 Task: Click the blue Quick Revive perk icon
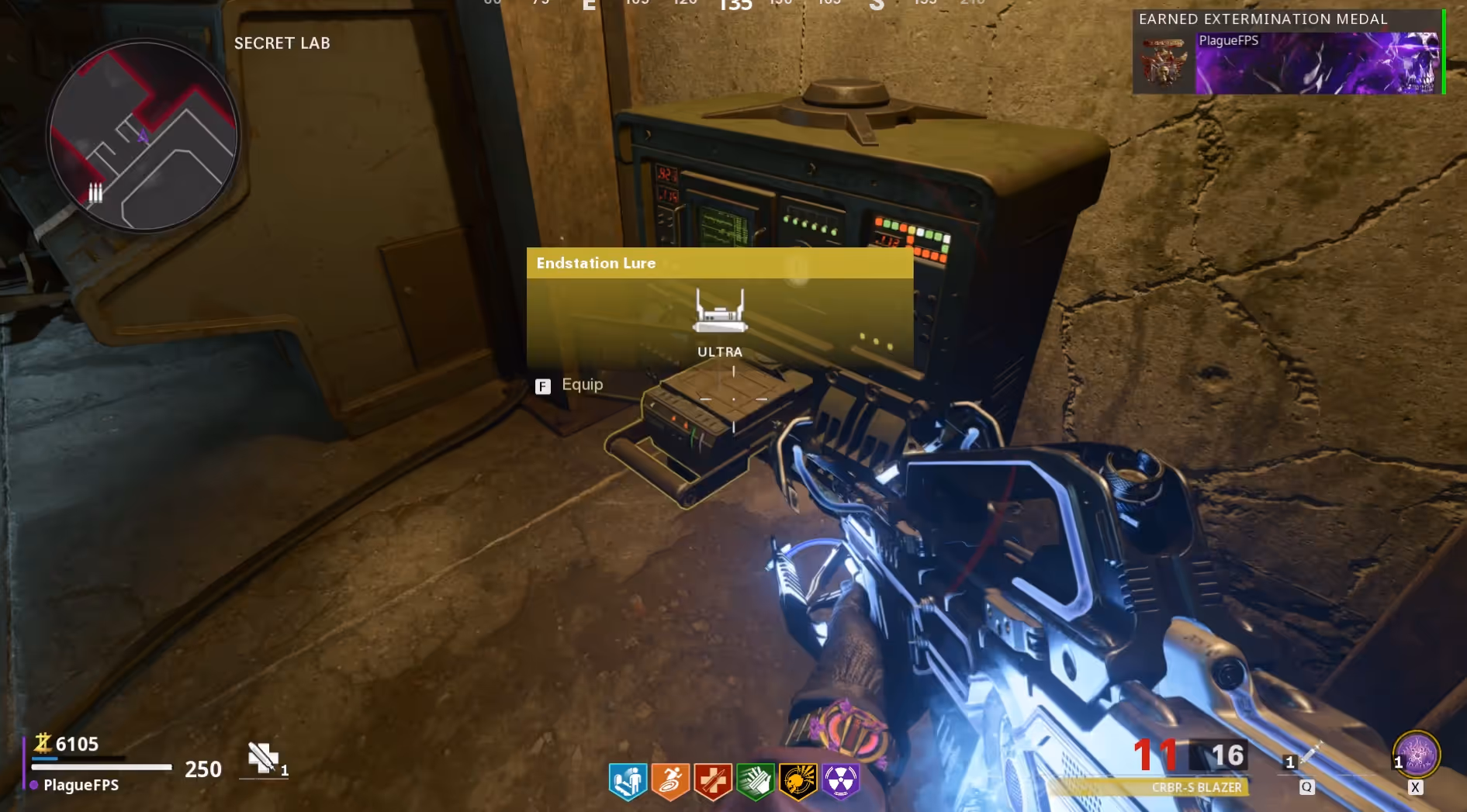point(628,781)
